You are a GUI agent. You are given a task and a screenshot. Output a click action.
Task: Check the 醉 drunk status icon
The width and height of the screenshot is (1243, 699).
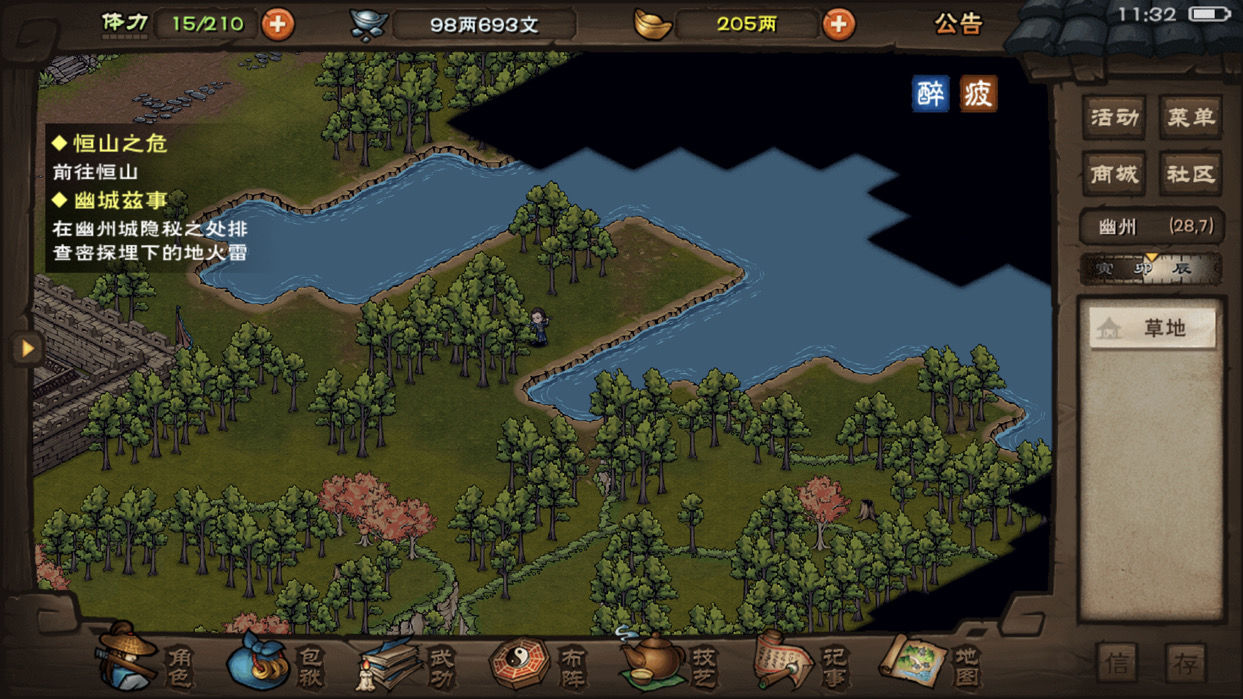click(931, 94)
